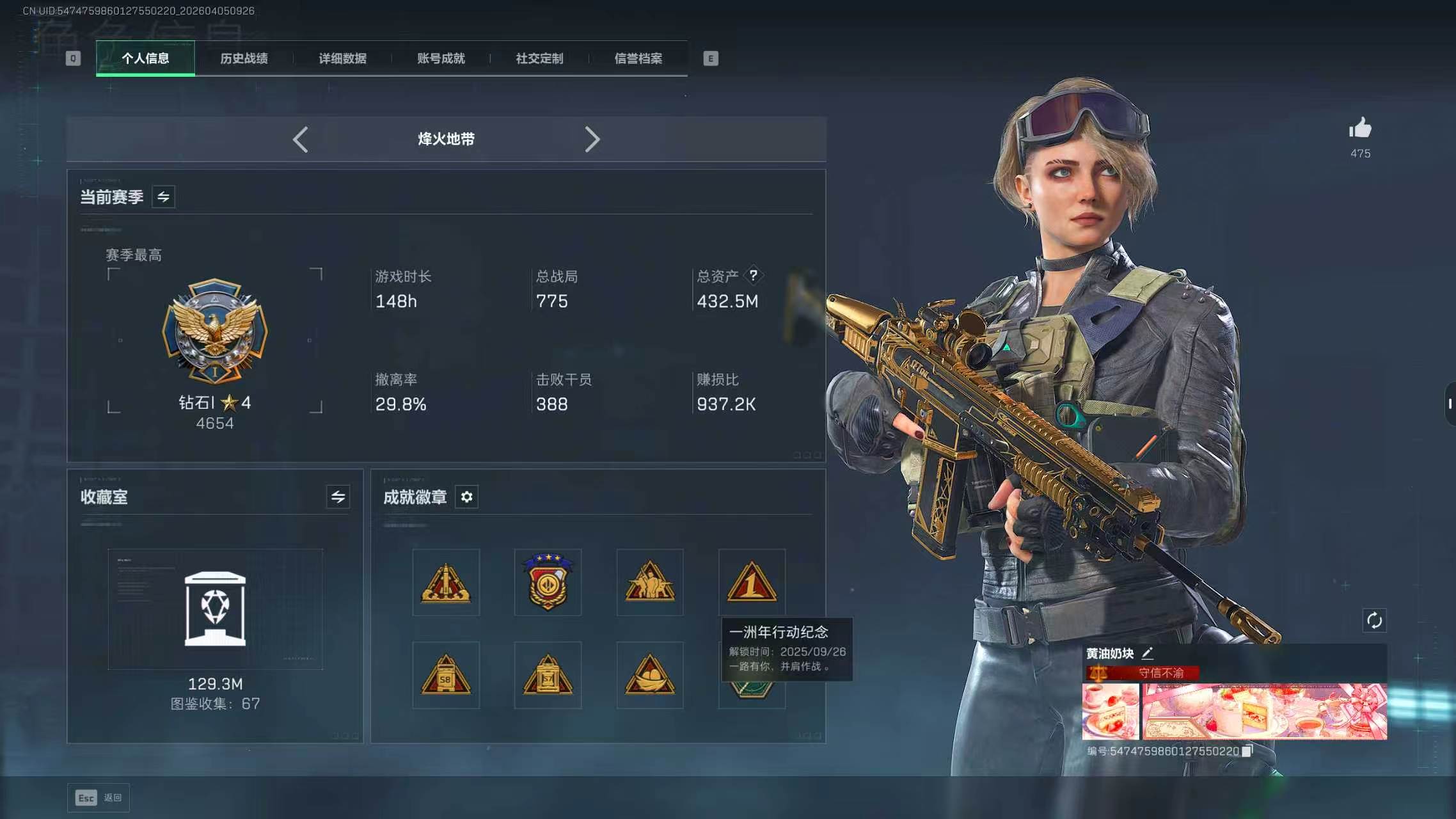Edit the nickname 黄油奶块 with pencil icon
This screenshot has width=1456, height=819.
(1148, 654)
